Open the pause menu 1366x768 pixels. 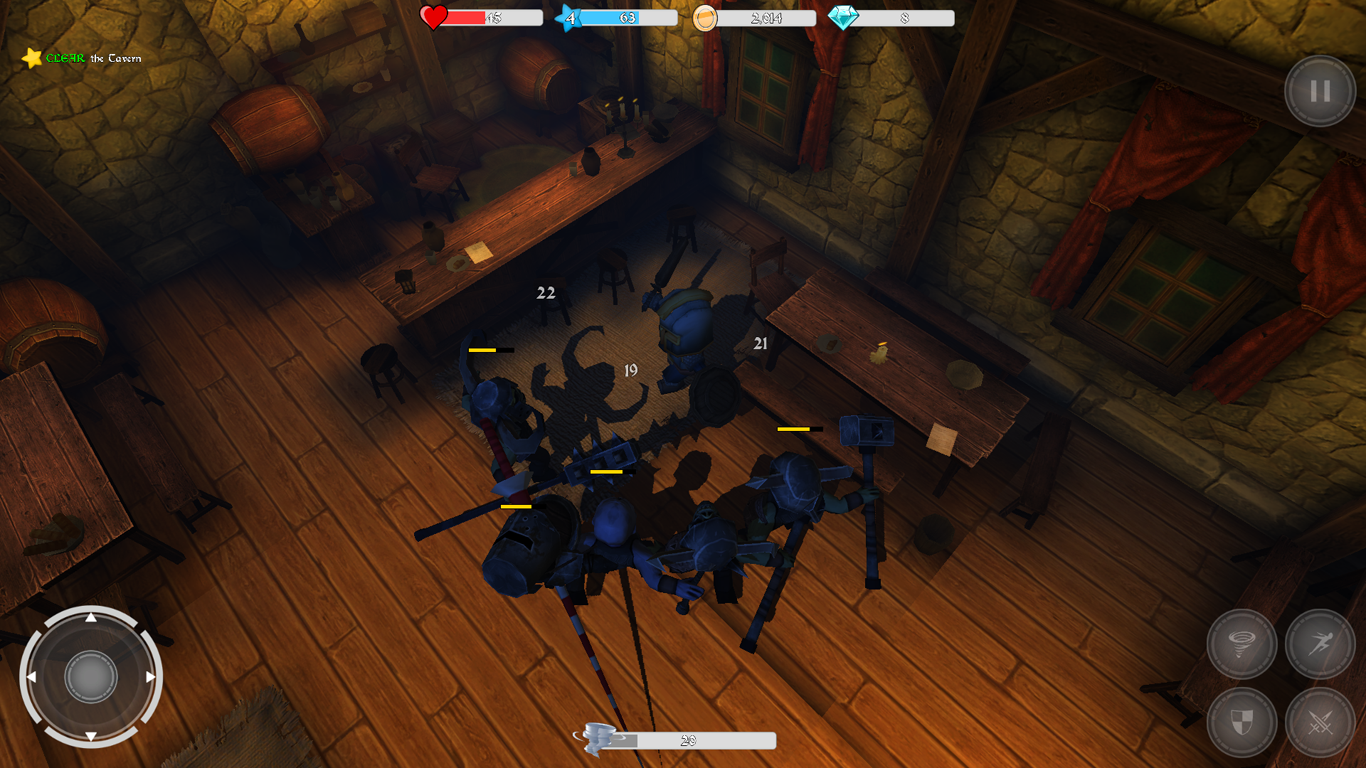pyautogui.click(x=1319, y=91)
